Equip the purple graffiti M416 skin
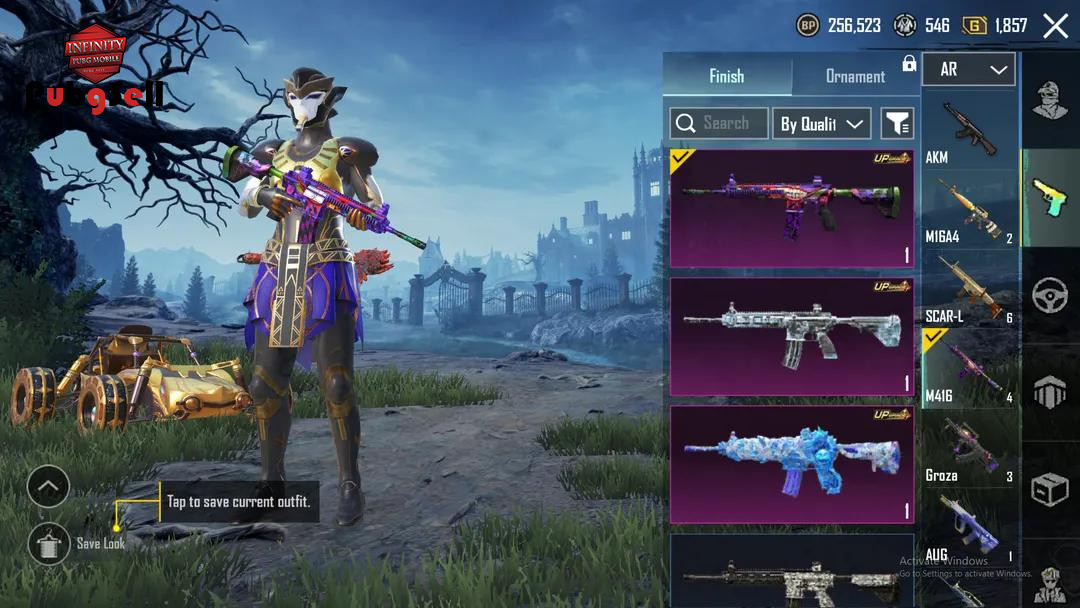The width and height of the screenshot is (1080, 608). click(791, 209)
